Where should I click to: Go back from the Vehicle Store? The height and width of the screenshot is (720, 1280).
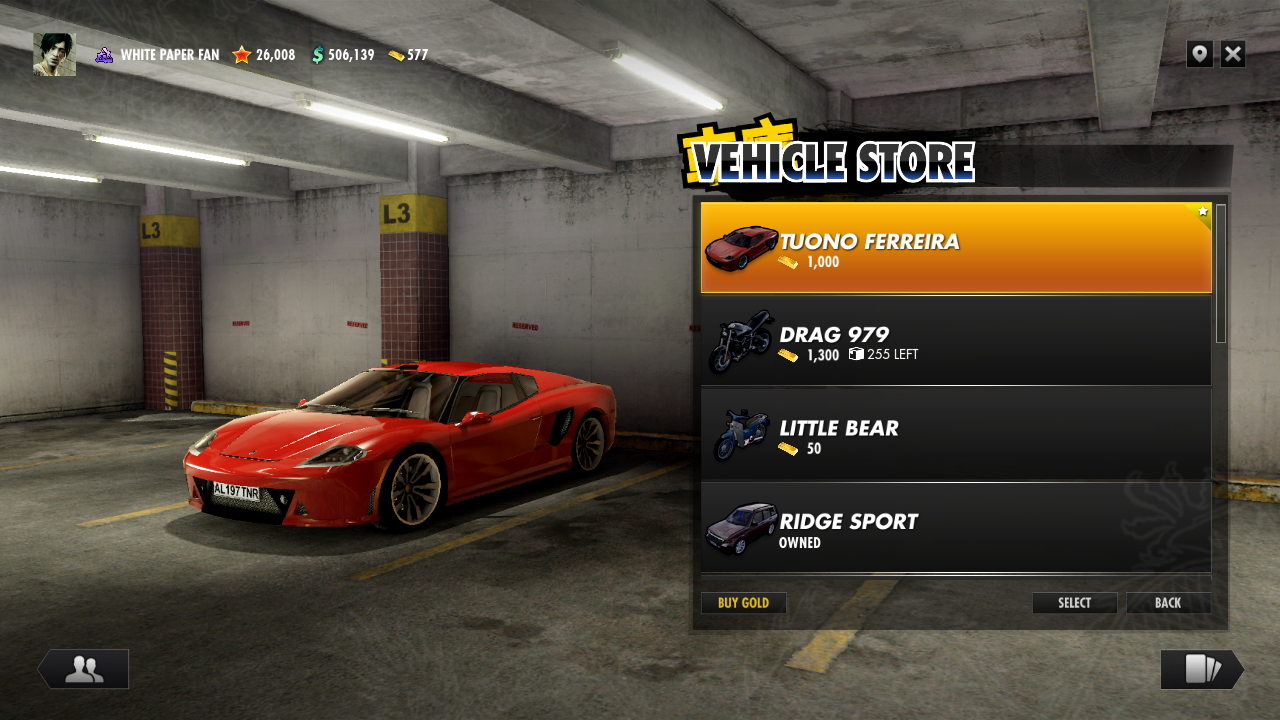(x=1168, y=603)
